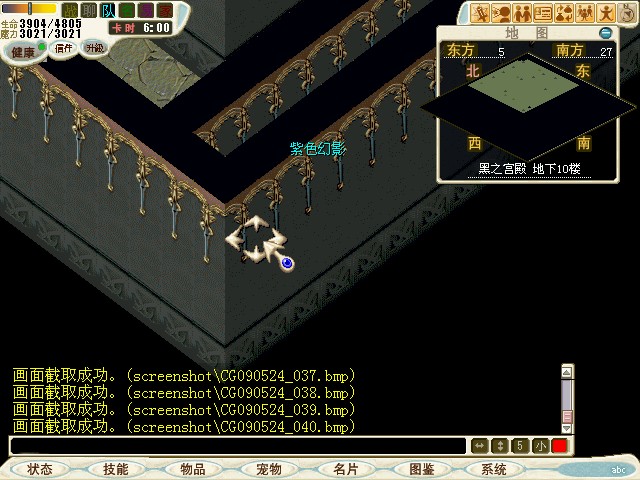Click the chat log scroll-up arrow
This screenshot has height=480, width=640.
[567, 372]
